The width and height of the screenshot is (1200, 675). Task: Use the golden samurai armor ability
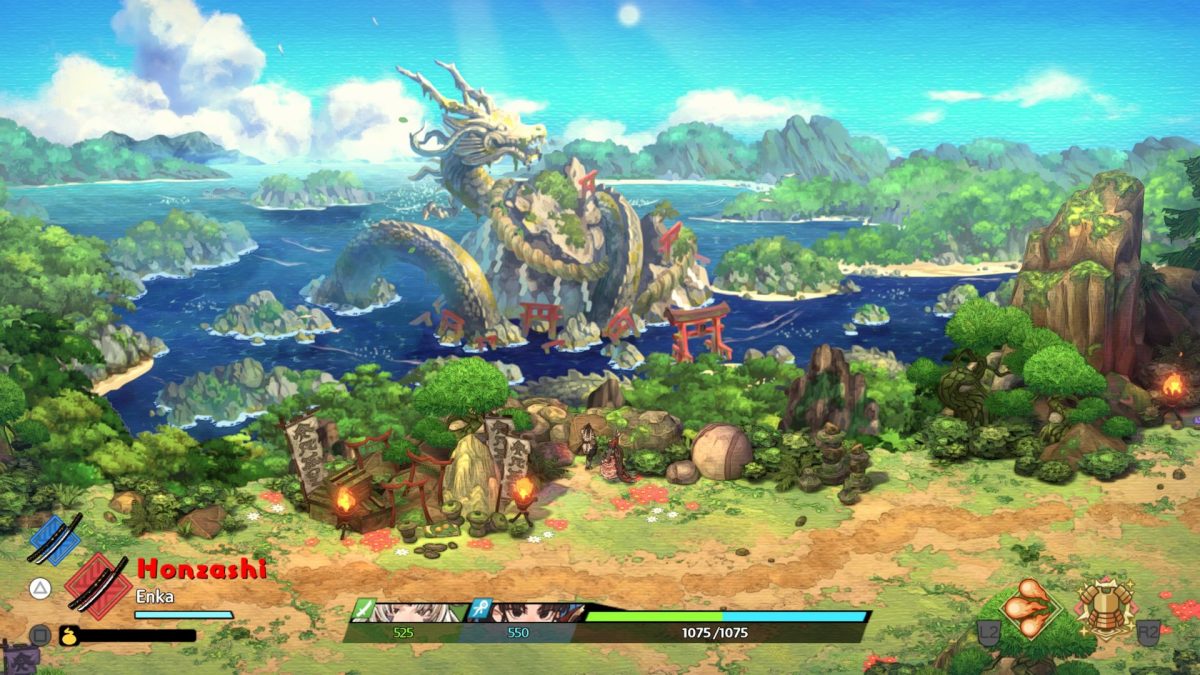coord(1104,606)
